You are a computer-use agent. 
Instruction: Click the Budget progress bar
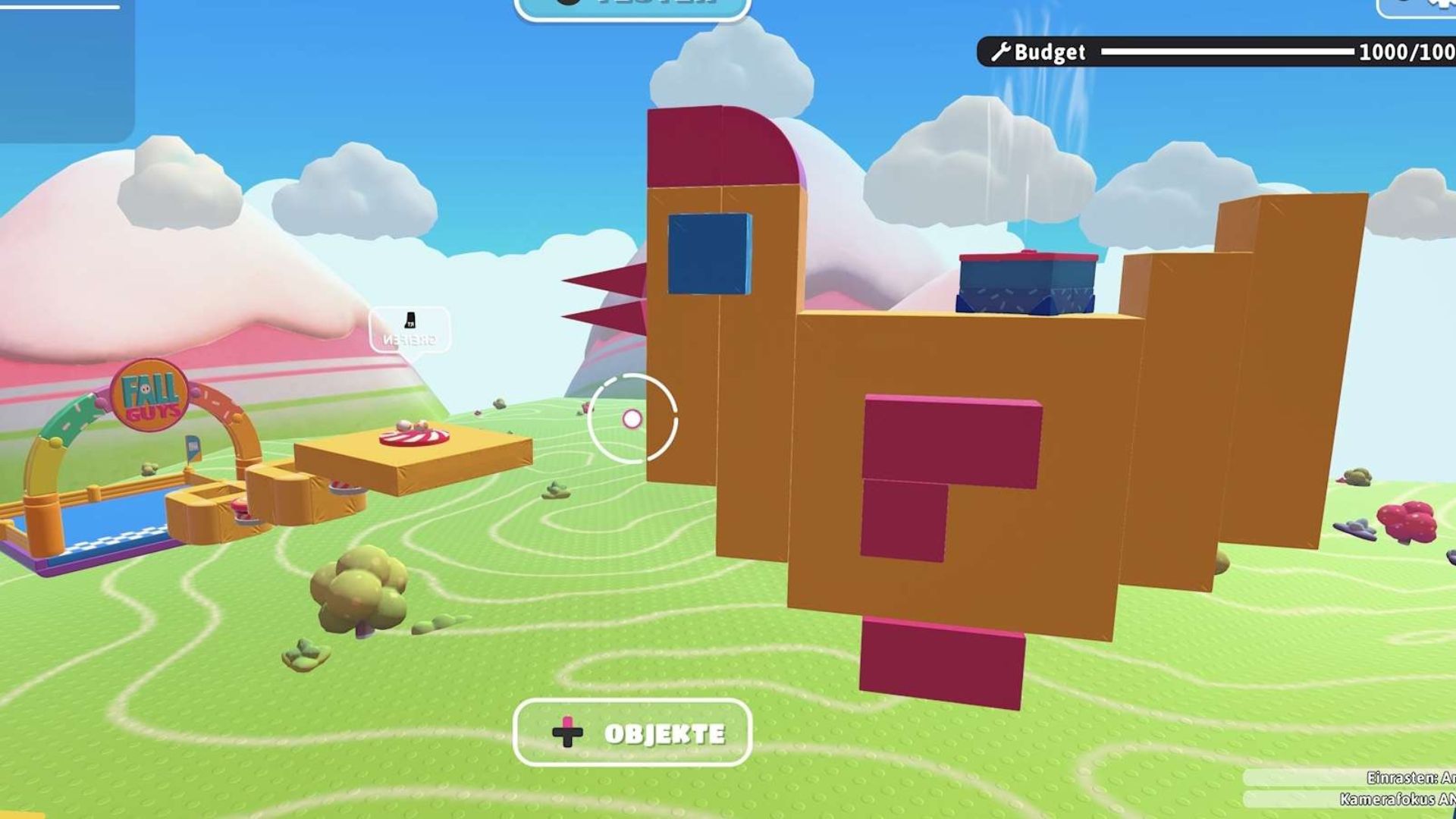(x=1228, y=52)
